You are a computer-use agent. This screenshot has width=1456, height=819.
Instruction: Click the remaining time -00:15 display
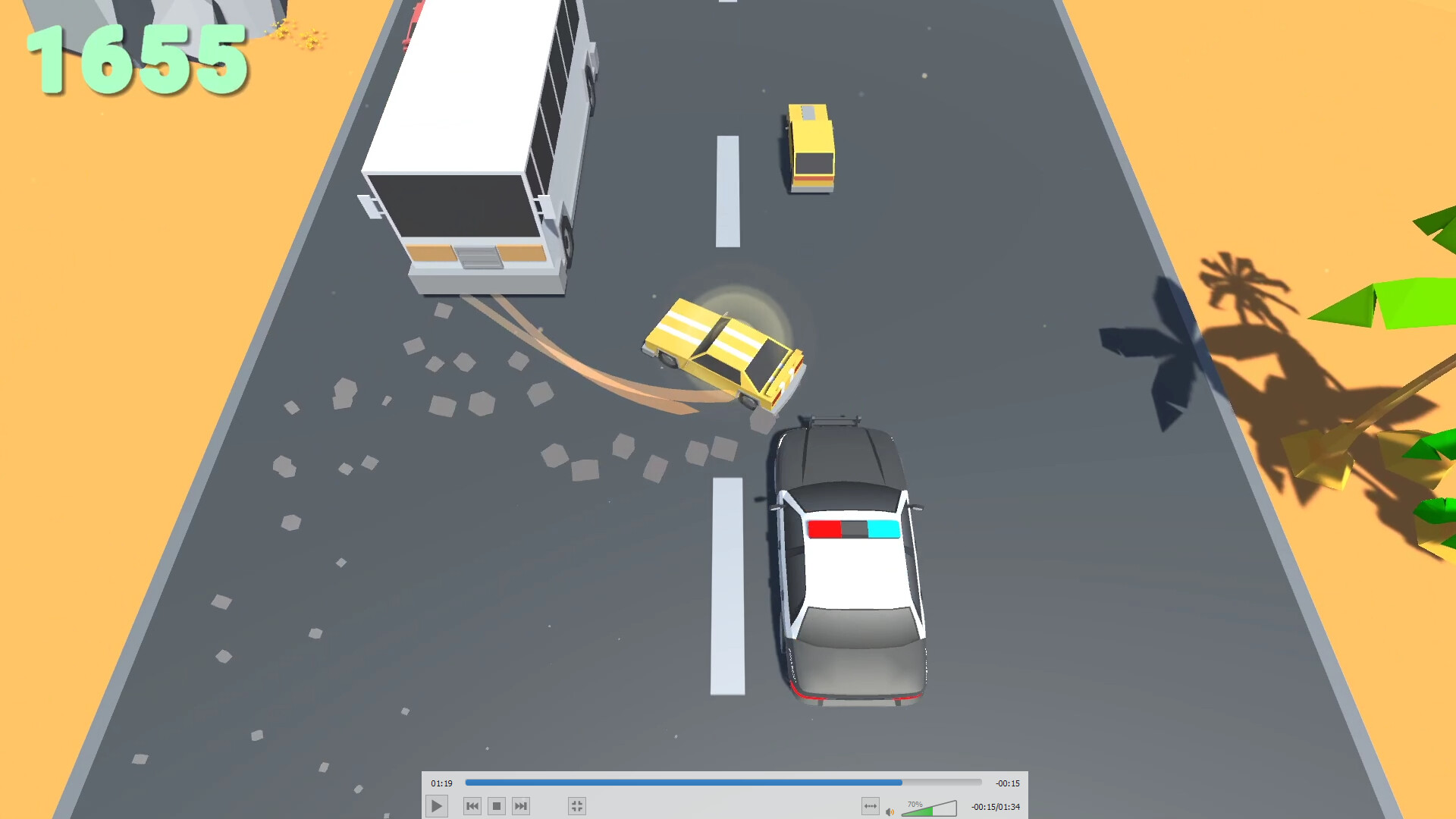tap(1009, 783)
